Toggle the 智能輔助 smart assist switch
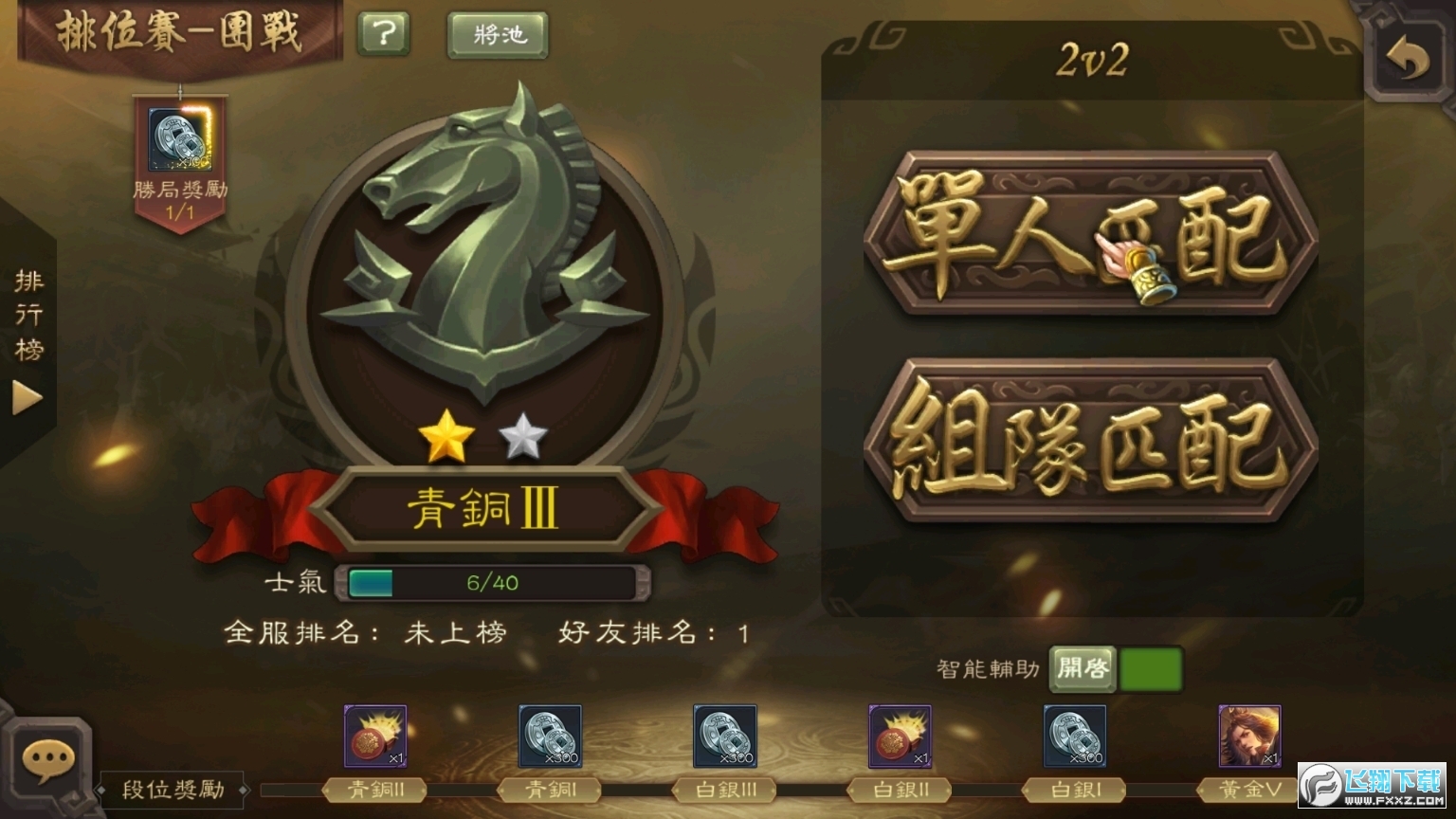1456x819 pixels. click(x=1151, y=668)
